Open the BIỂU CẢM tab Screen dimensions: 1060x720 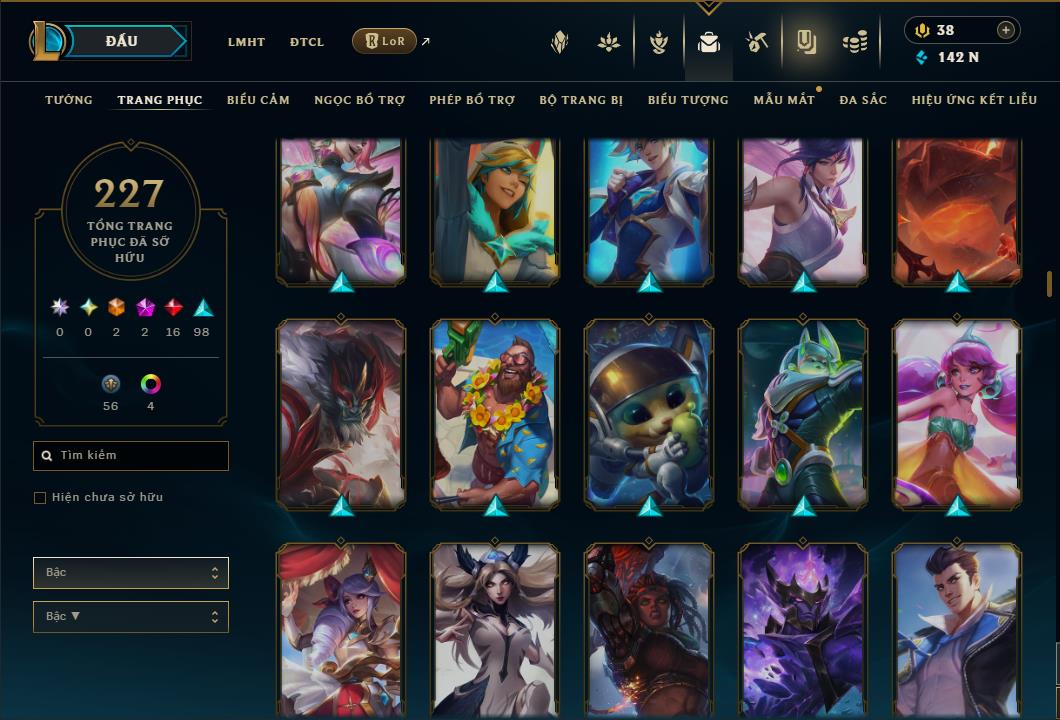258,100
